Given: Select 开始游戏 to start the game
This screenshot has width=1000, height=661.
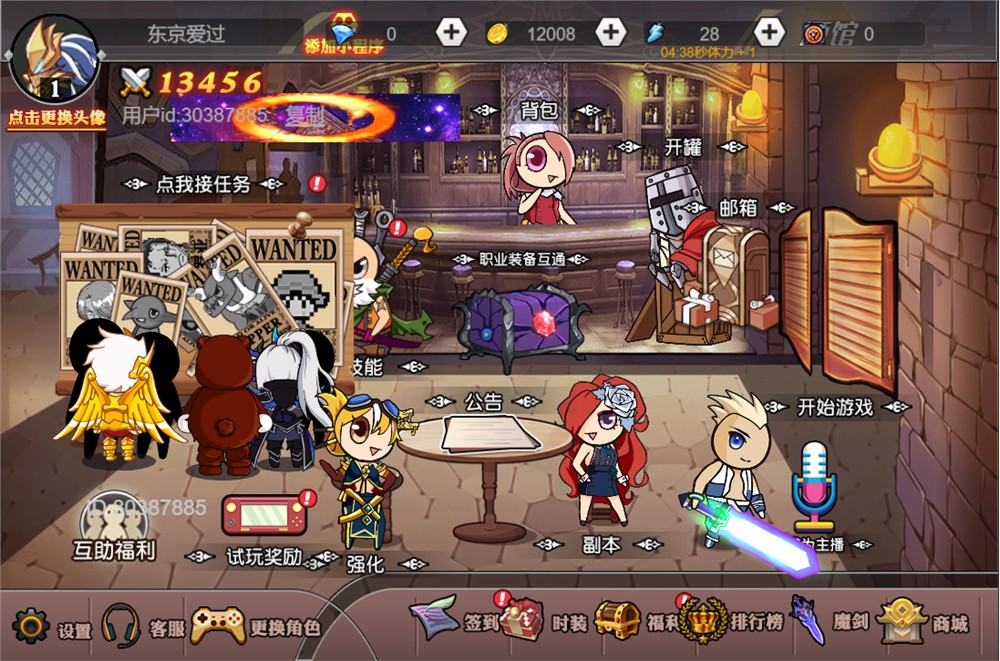Looking at the screenshot, I should pos(835,407).
